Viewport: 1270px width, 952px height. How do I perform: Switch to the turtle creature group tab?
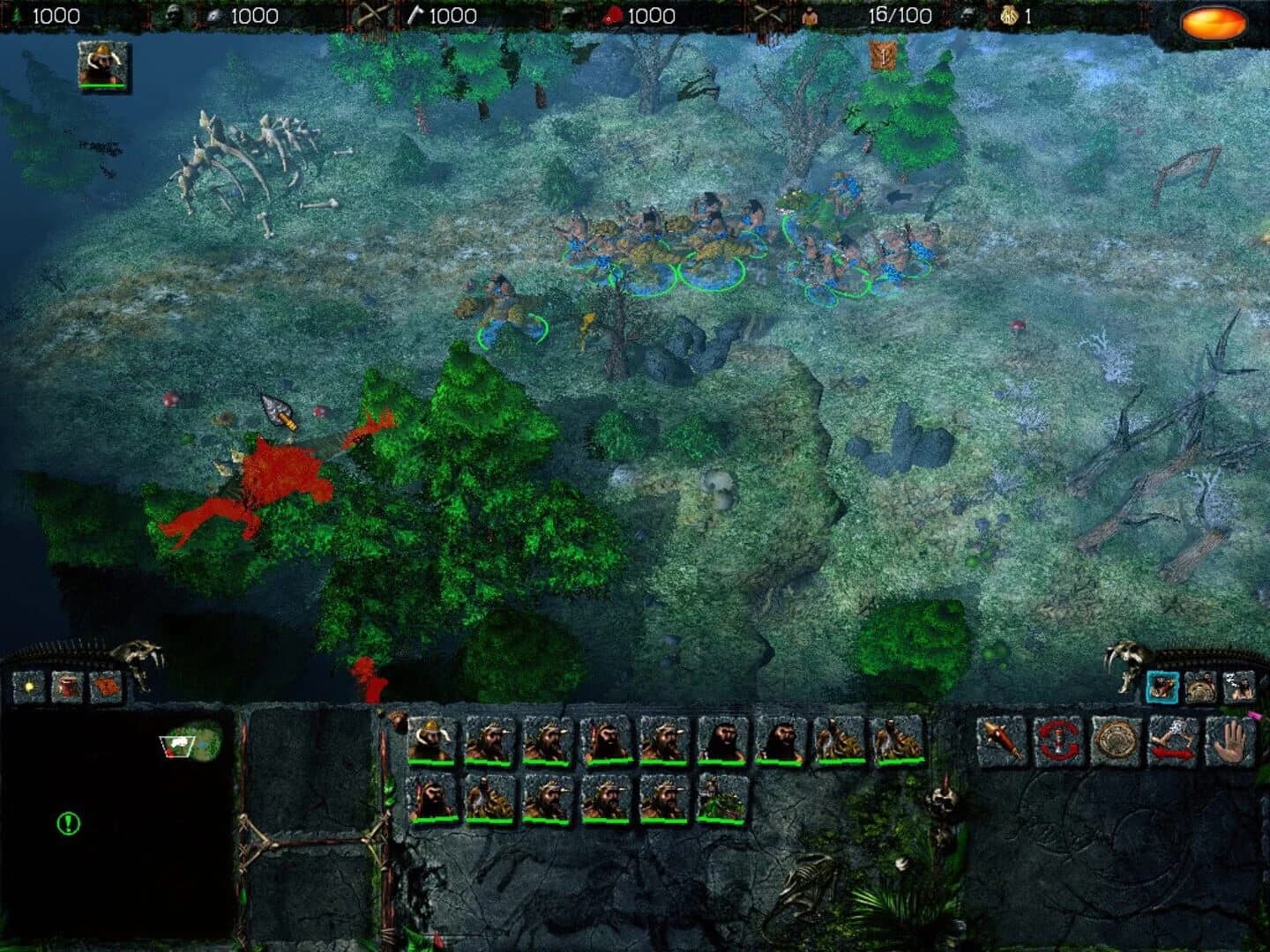point(1201,686)
